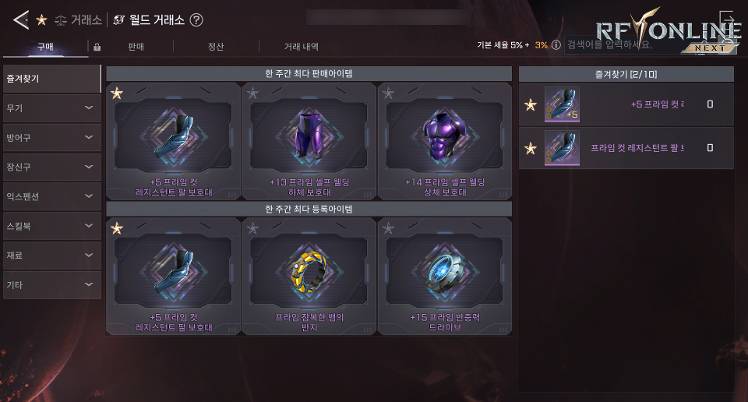Choose the gold-and-black serpent ring card
Screen dimensions: 748x402
pos(308,276)
